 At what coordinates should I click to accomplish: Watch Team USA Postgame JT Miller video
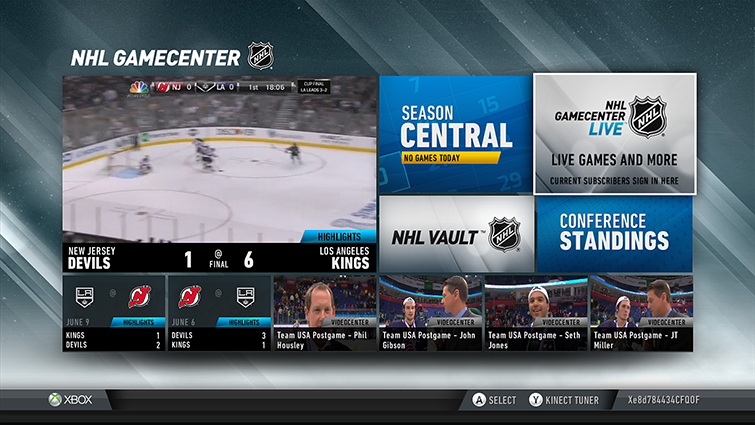pos(640,313)
